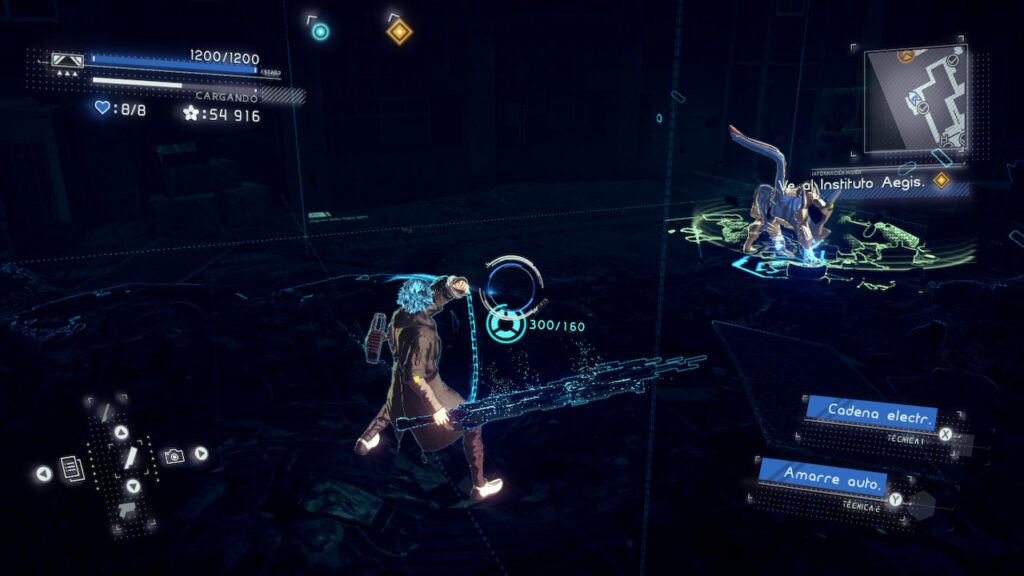Click the orange diamond compass marker

399,32
